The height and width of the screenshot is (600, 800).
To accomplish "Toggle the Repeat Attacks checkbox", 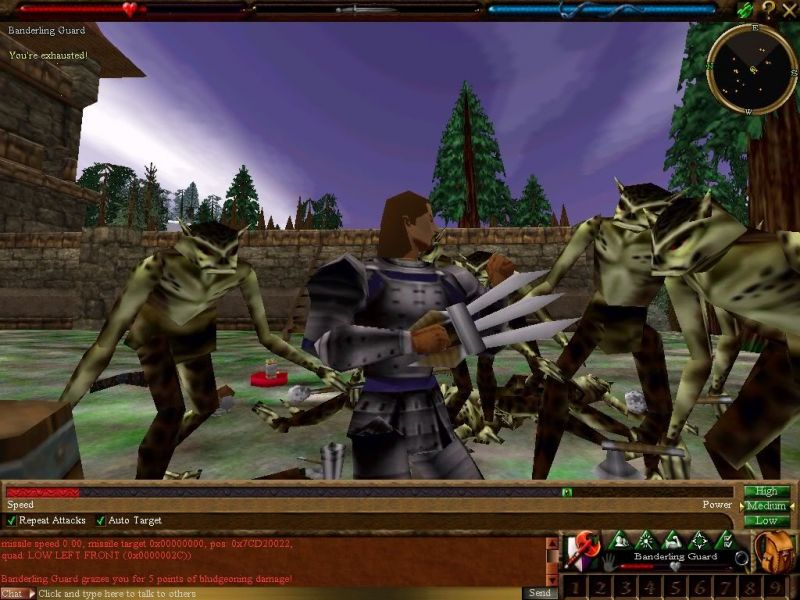I will [x=12, y=521].
